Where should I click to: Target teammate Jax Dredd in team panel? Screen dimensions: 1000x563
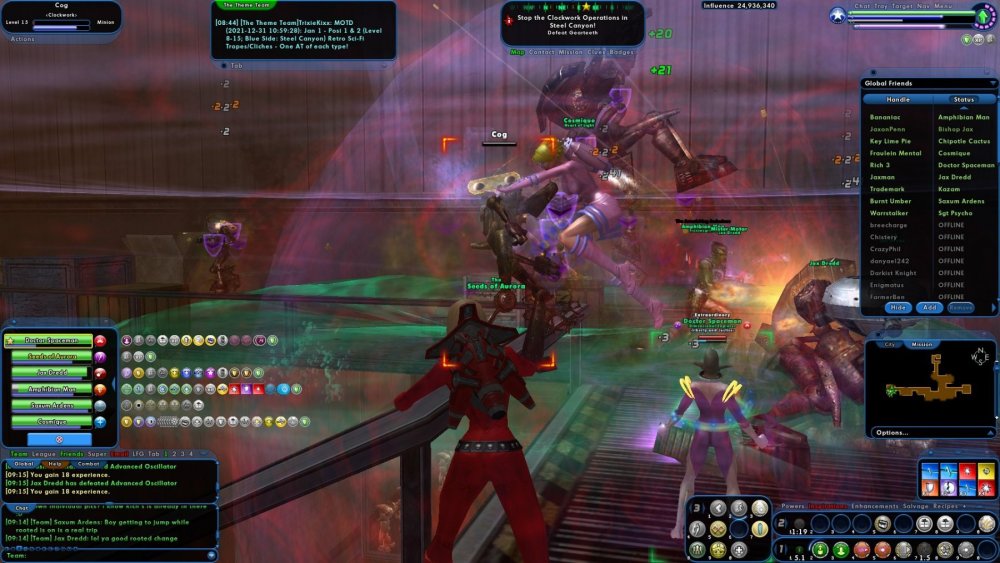[x=51, y=373]
